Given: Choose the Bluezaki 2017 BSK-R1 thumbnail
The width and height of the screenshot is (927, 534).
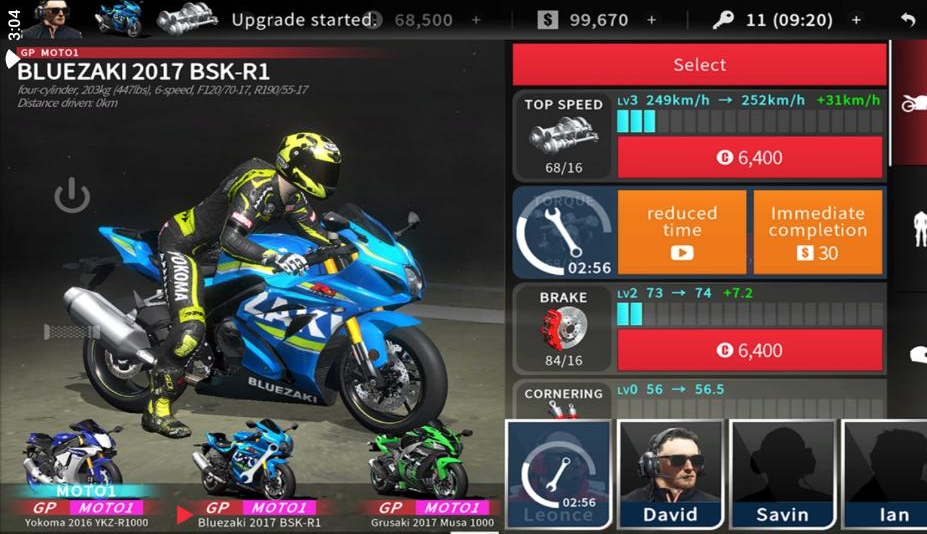Looking at the screenshot, I should [x=248, y=475].
